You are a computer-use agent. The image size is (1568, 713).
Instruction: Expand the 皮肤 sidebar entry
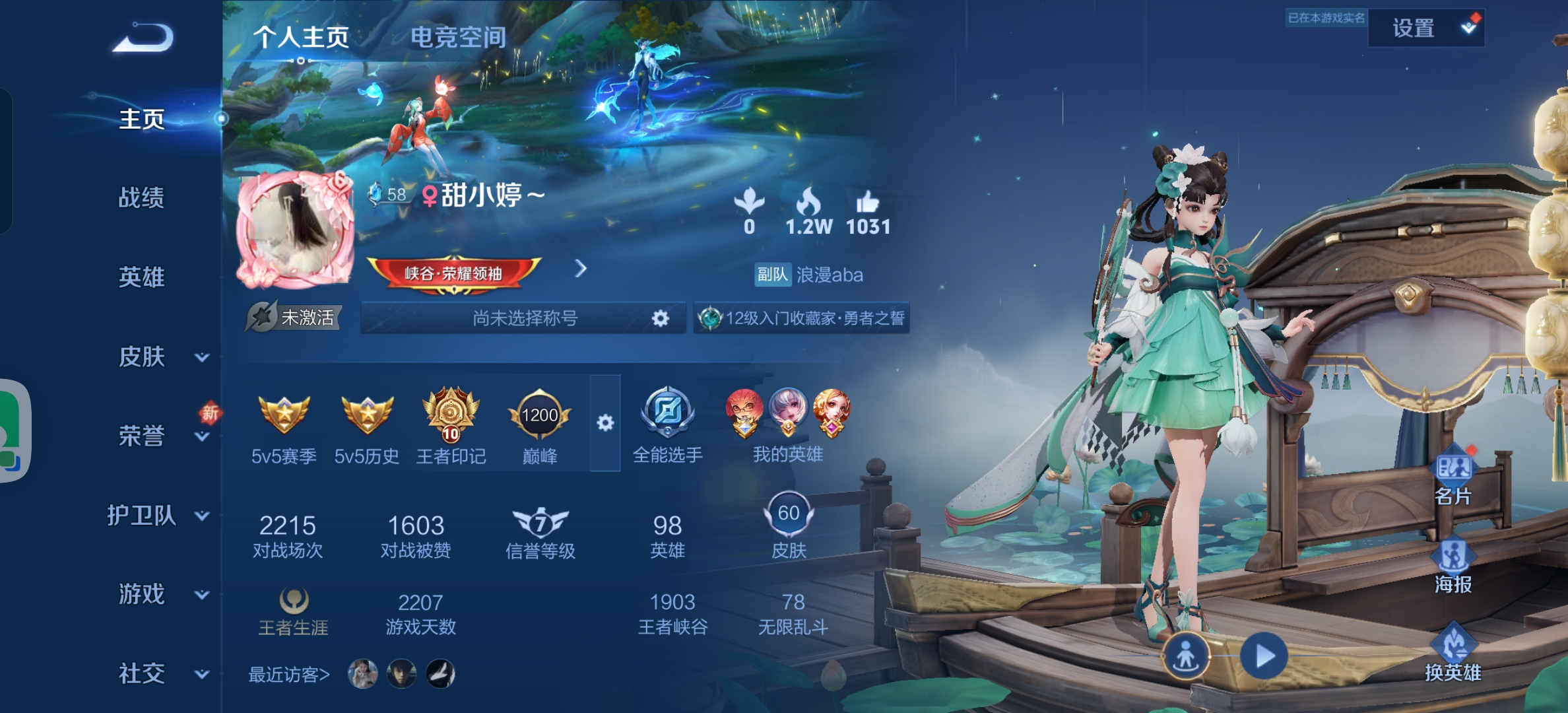(x=158, y=357)
